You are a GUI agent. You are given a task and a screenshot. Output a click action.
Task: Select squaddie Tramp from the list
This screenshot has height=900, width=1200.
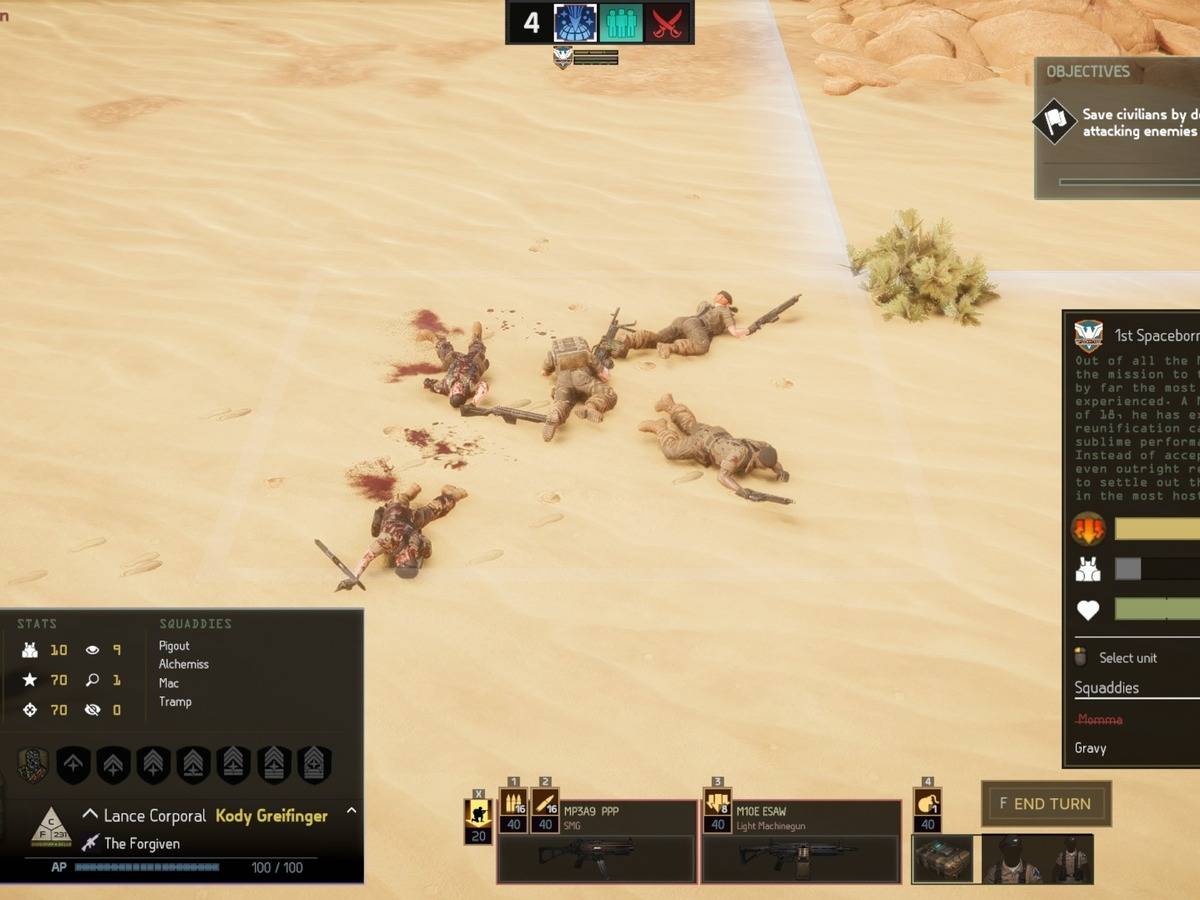[x=175, y=701]
